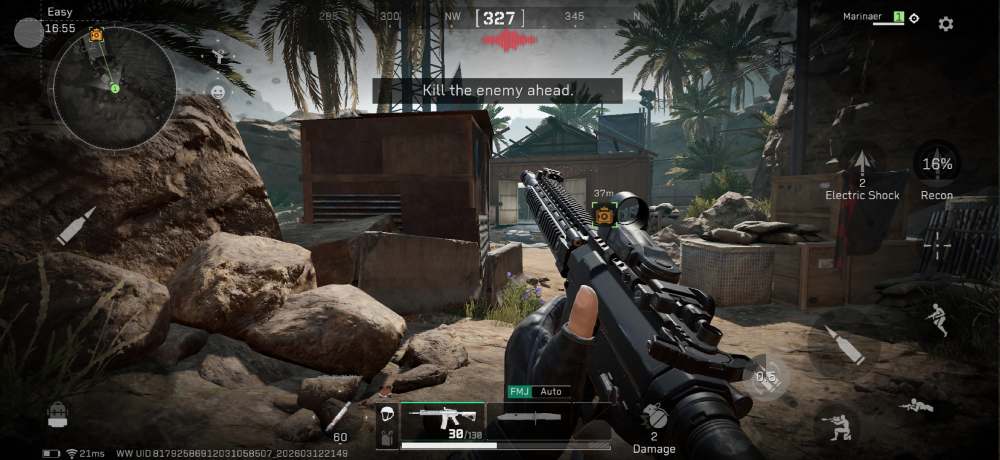Tap the armor plate and helmet slot
The width and height of the screenshot is (1000, 460).
click(x=387, y=427)
